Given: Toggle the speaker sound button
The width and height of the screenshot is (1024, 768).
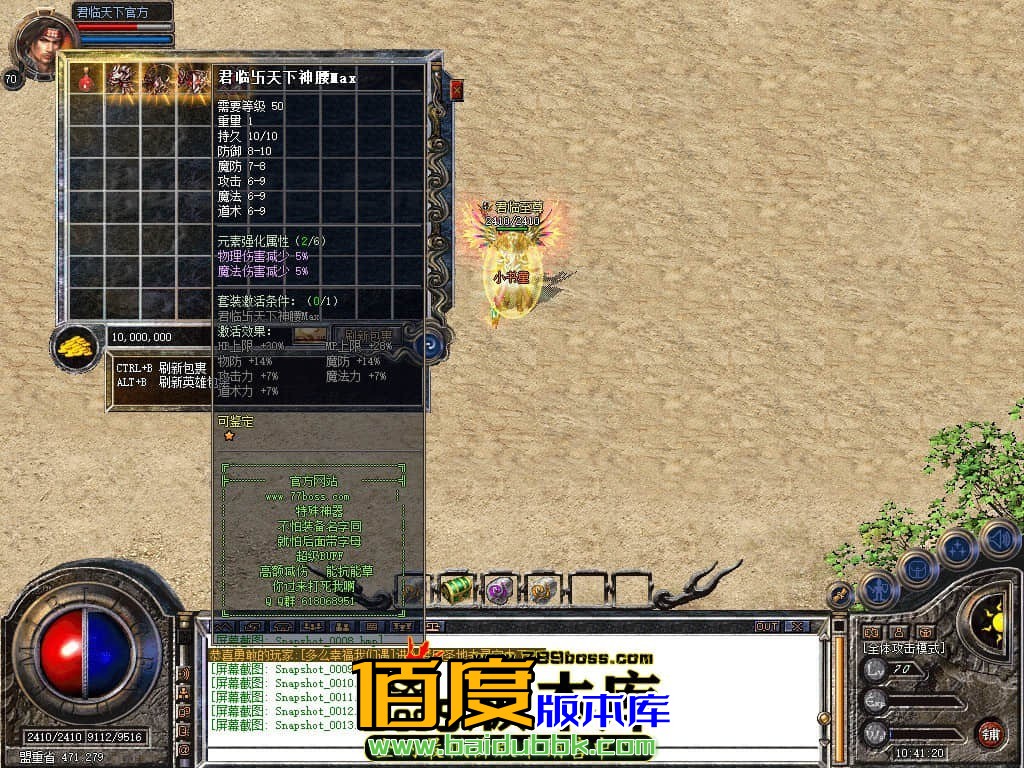Looking at the screenshot, I should coord(1000,540).
